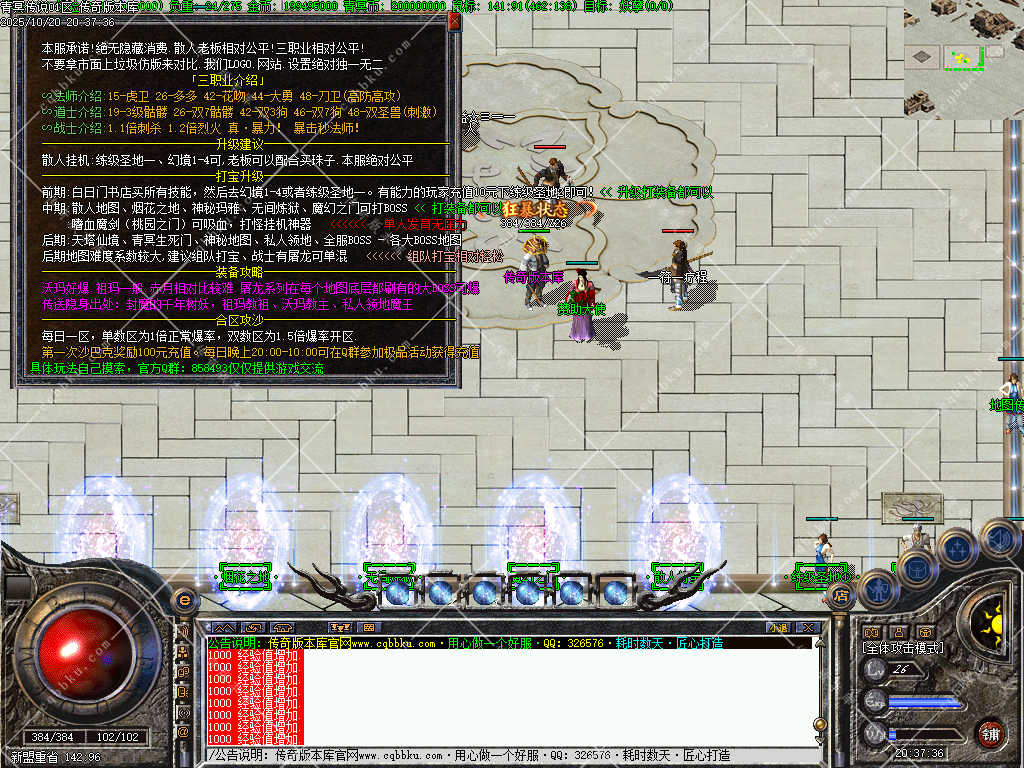Image resolution: width=1024 pixels, height=768 pixels.
Task: Open the red 铺 stall button
Action: tap(989, 731)
